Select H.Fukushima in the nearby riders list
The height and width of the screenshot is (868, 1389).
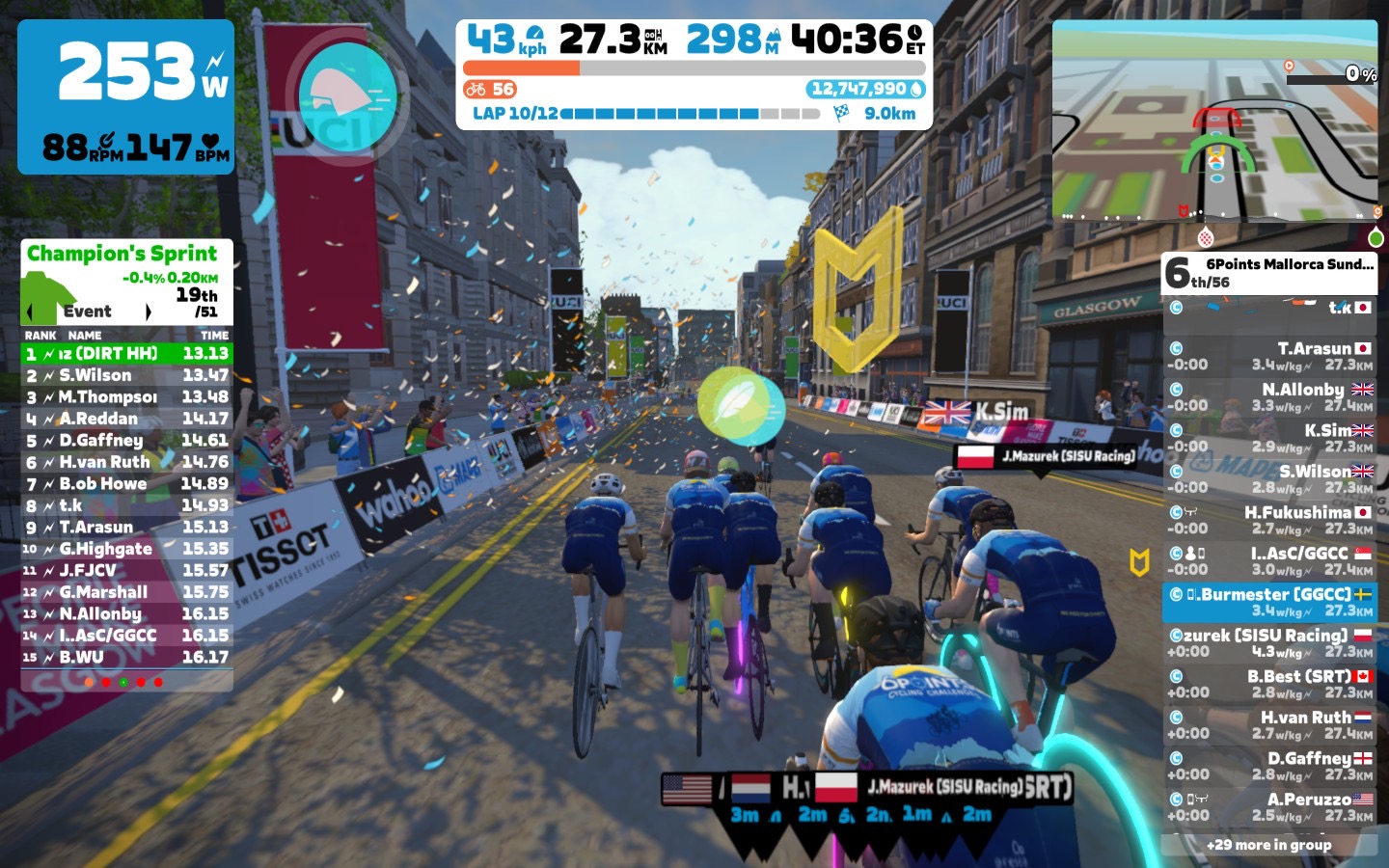coord(1269,520)
